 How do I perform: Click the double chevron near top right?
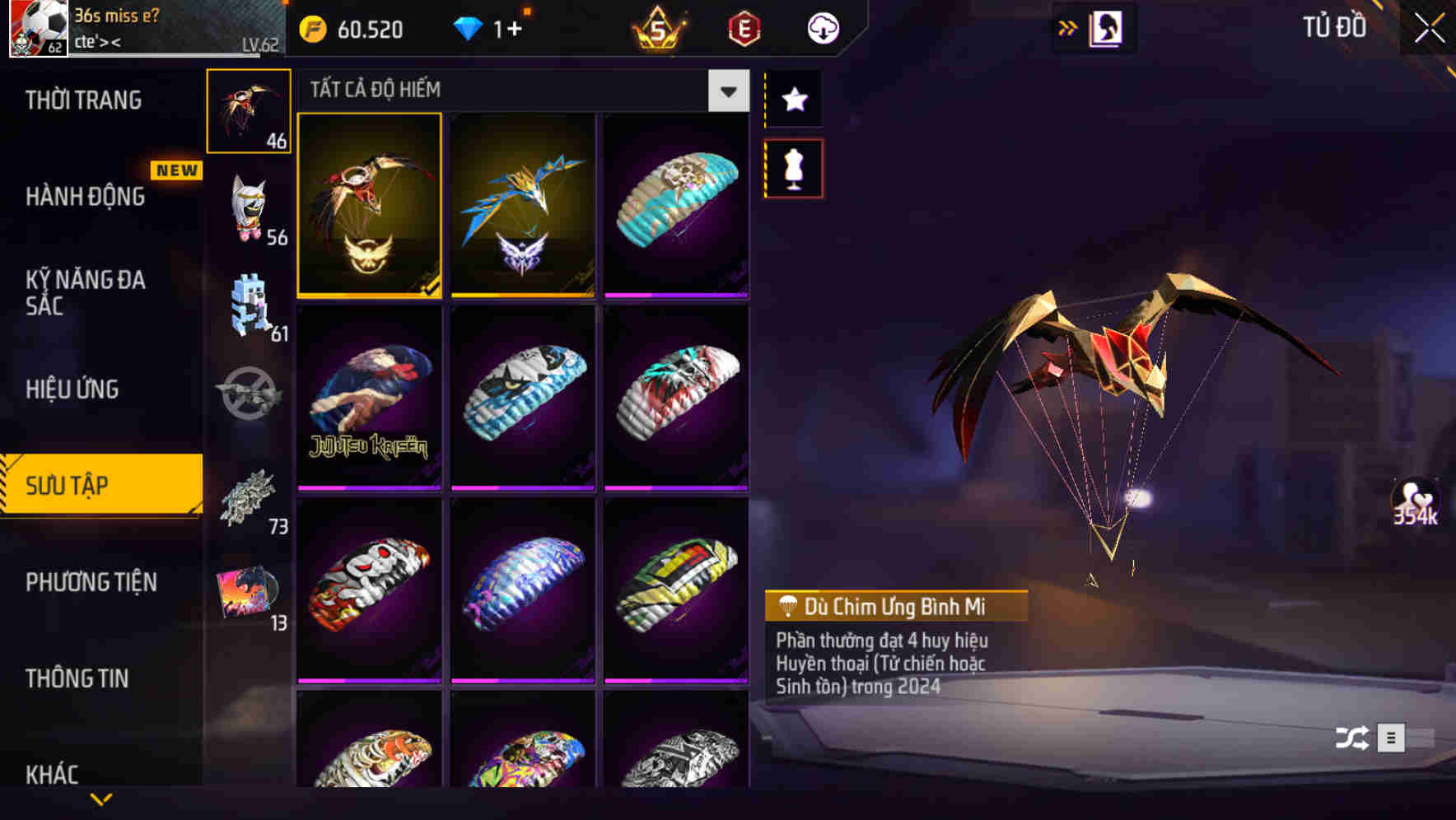pyautogui.click(x=1066, y=27)
